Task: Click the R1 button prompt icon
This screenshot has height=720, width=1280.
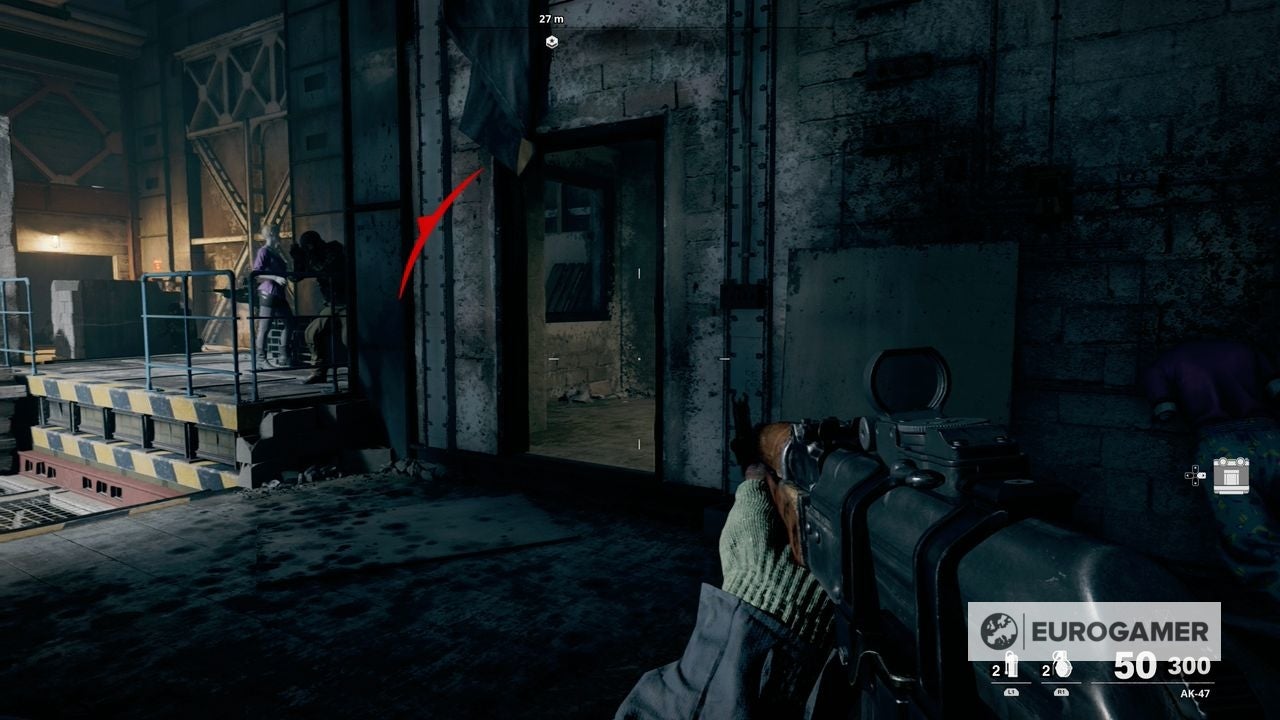Action: 1061,691
